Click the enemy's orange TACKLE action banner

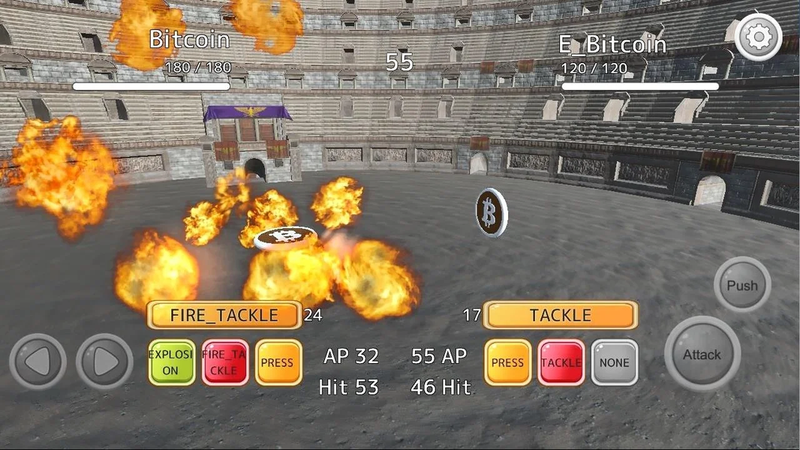tap(560, 315)
